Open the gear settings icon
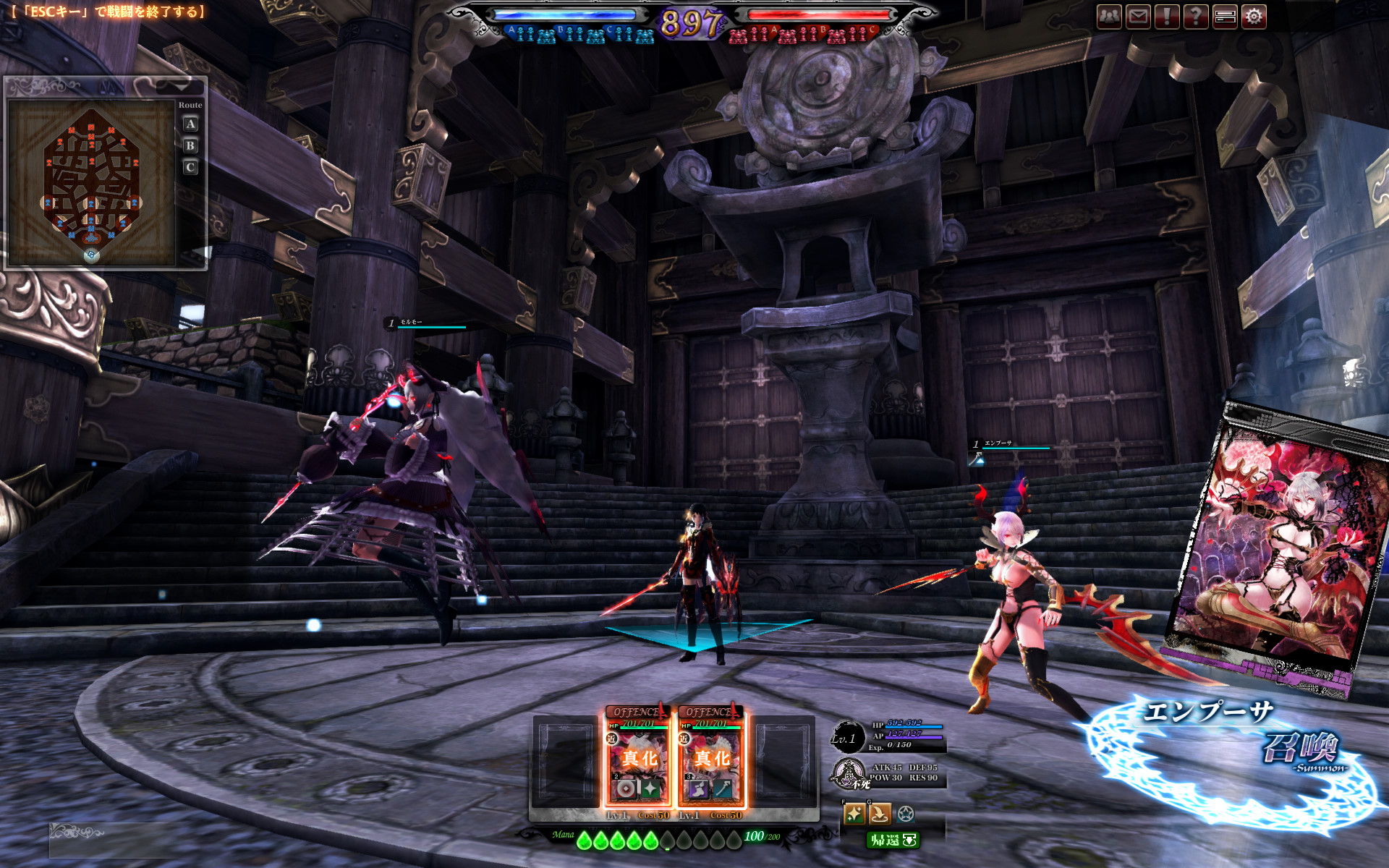1389x868 pixels. point(1254,17)
